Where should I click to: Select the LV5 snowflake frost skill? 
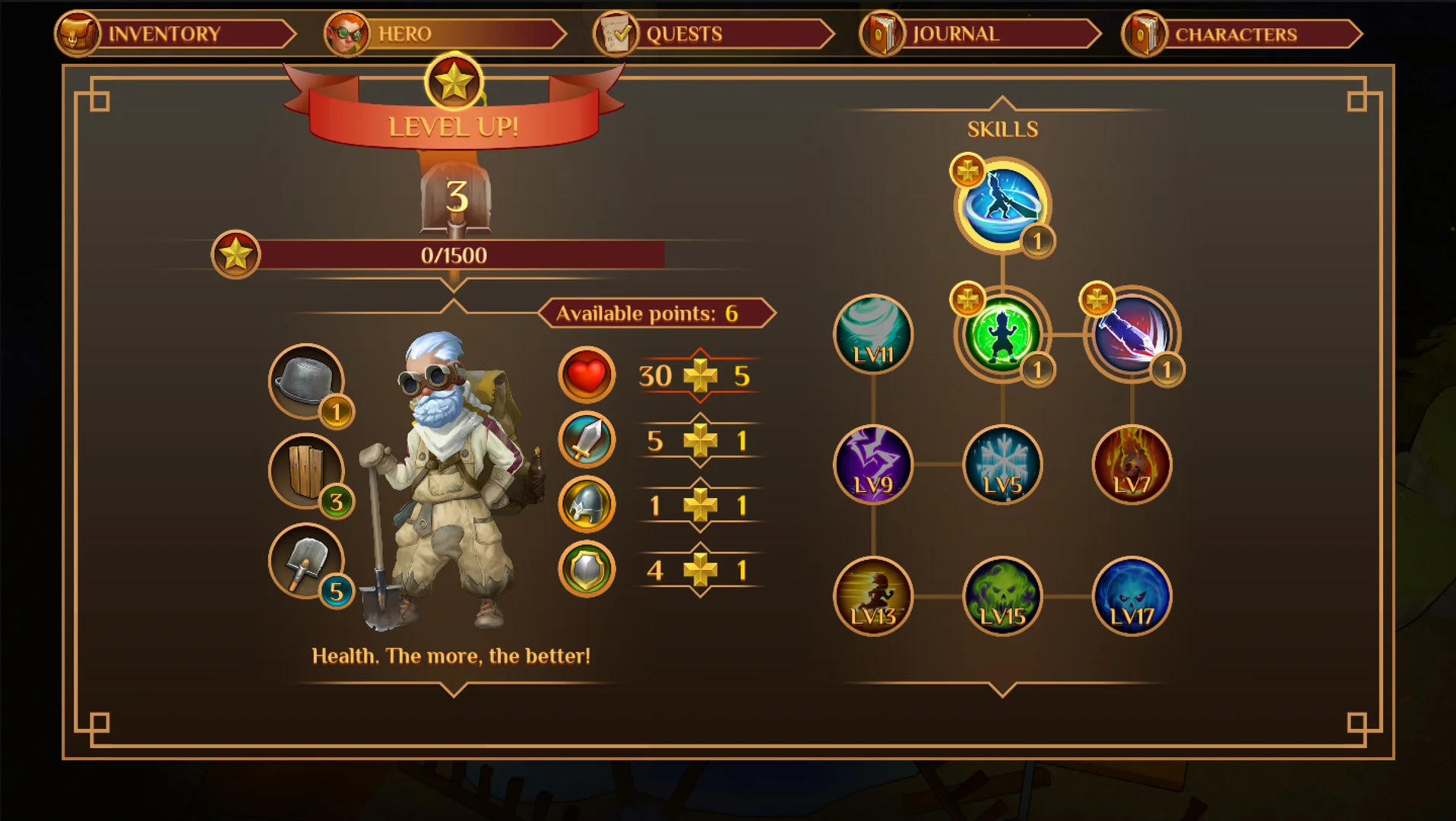pyautogui.click(x=1002, y=464)
